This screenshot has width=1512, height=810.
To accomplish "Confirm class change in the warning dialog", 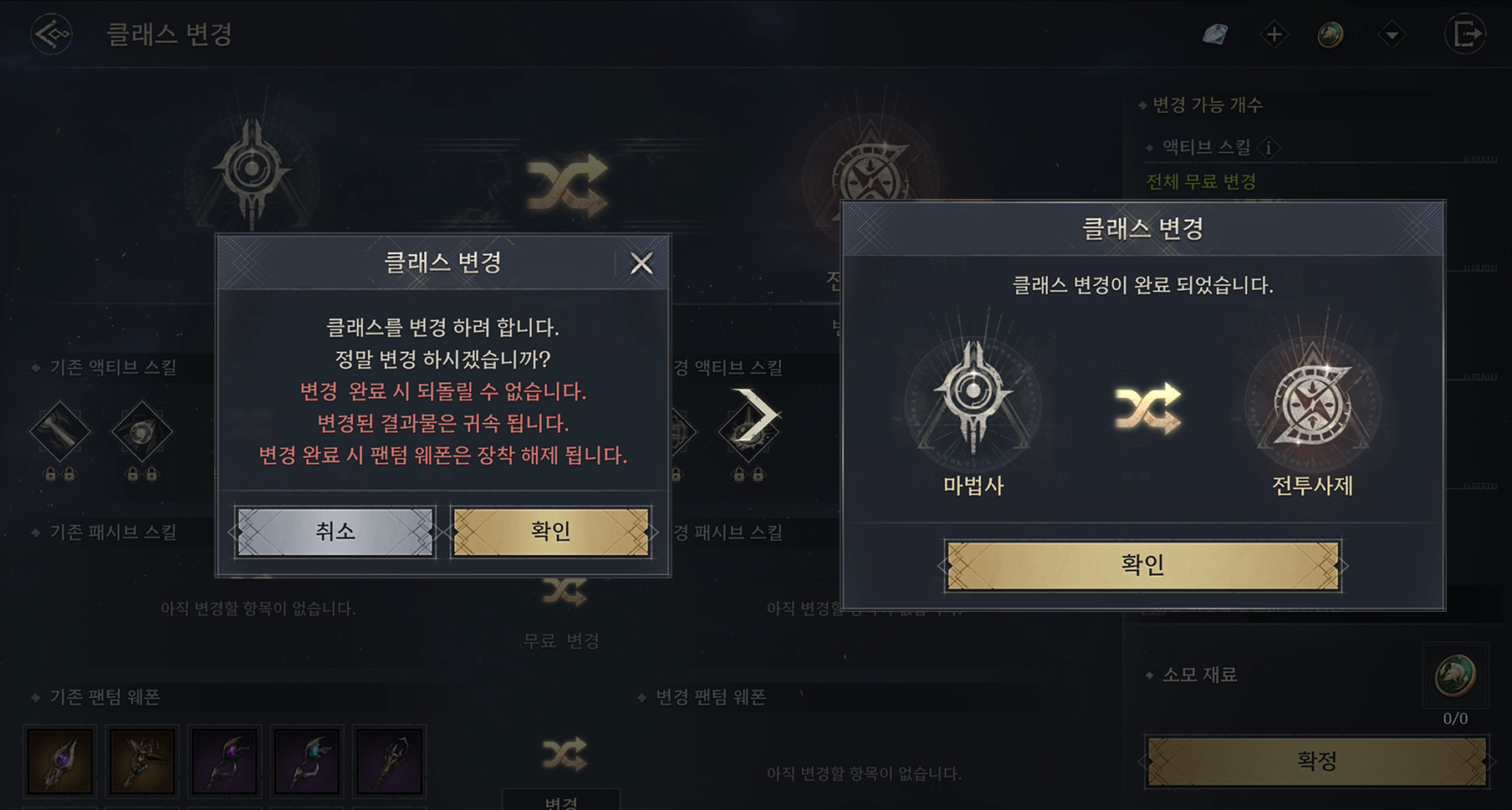I will 550,532.
